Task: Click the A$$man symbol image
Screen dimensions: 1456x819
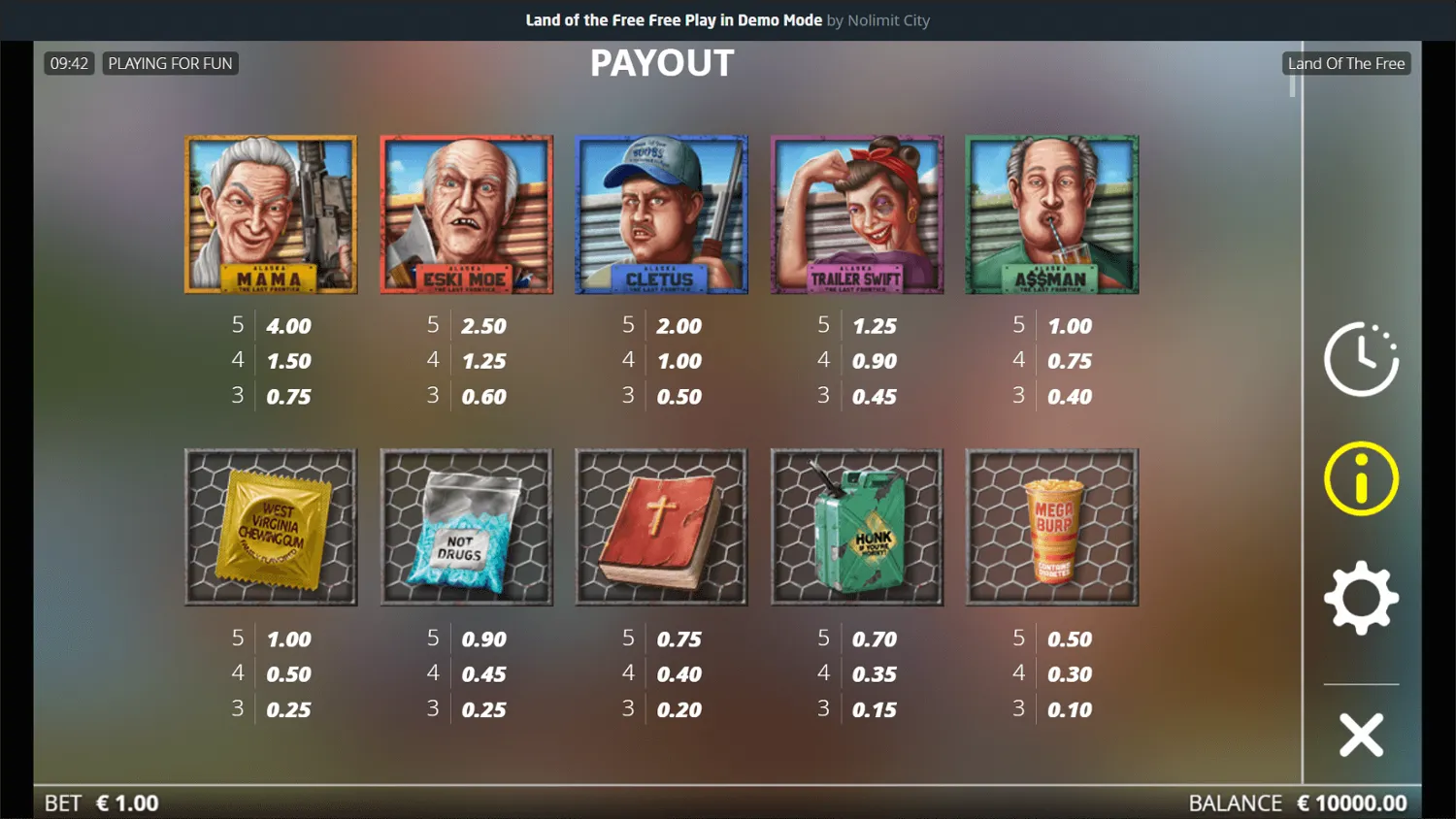Action: pyautogui.click(x=1052, y=213)
